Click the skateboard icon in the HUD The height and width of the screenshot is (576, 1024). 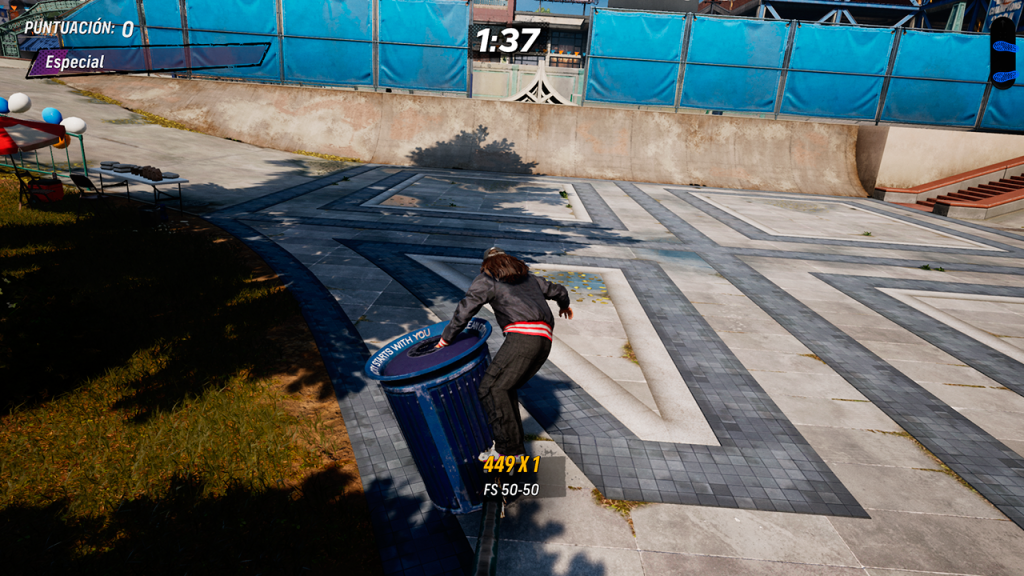(x=1001, y=51)
